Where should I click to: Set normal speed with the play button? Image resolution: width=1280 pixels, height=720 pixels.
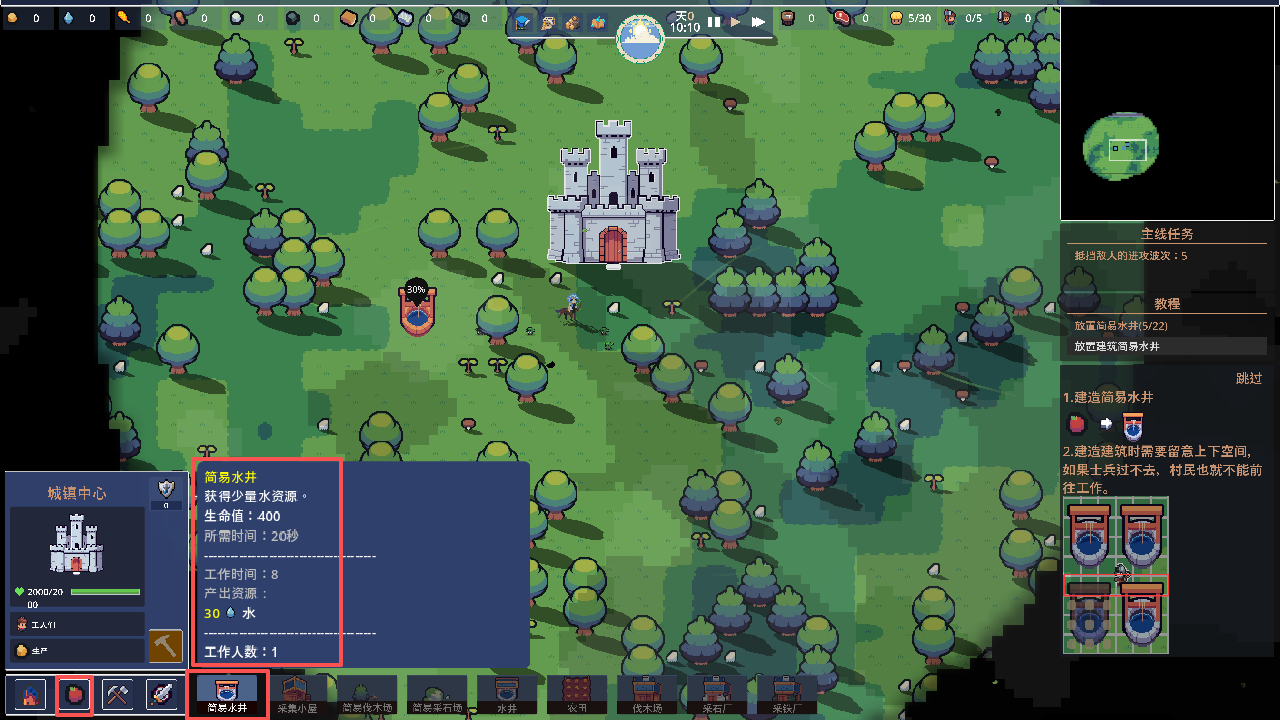point(736,21)
